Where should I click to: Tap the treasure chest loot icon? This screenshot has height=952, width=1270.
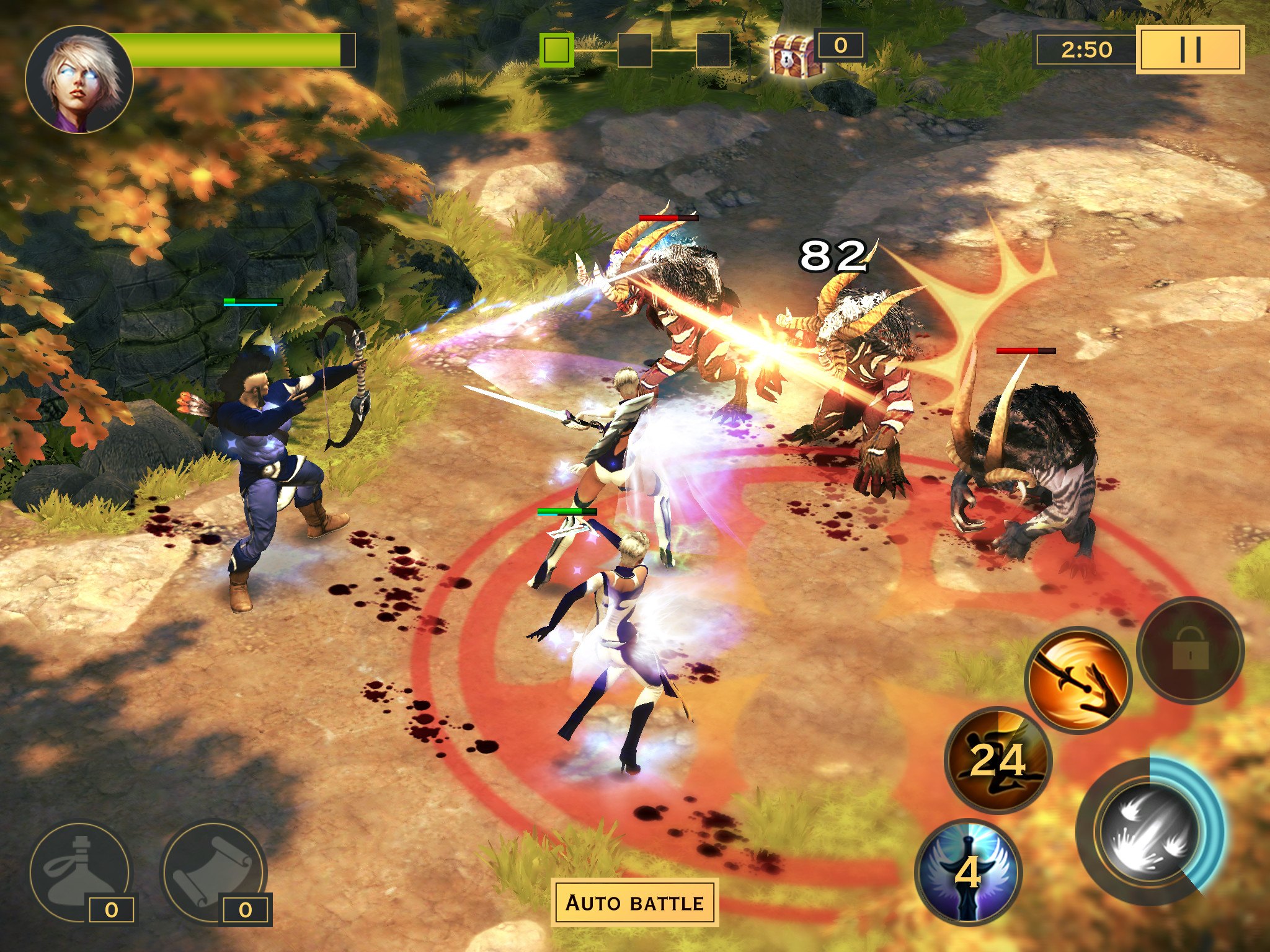pos(791,55)
